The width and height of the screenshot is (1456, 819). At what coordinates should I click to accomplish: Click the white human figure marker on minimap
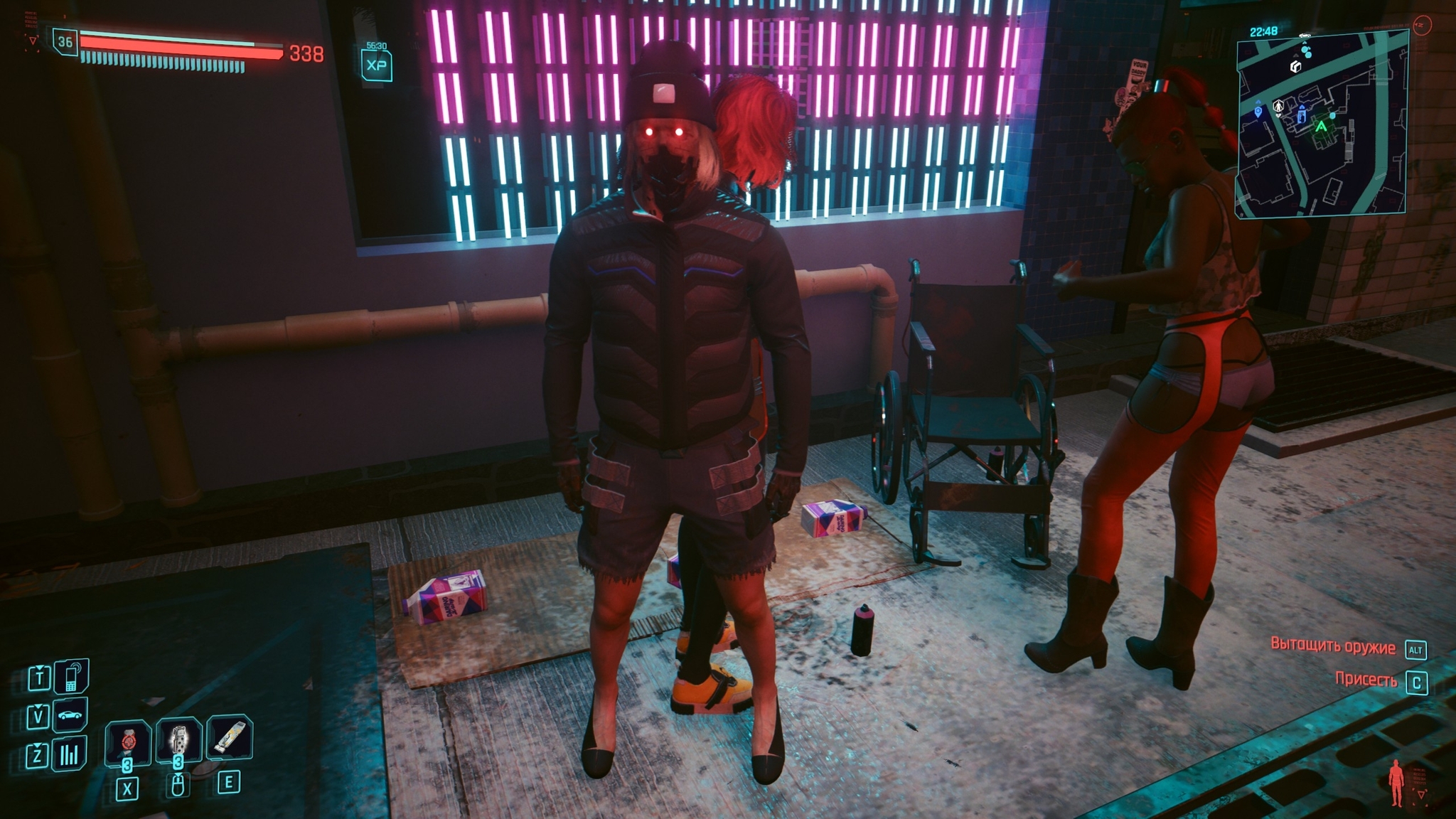(1278, 107)
